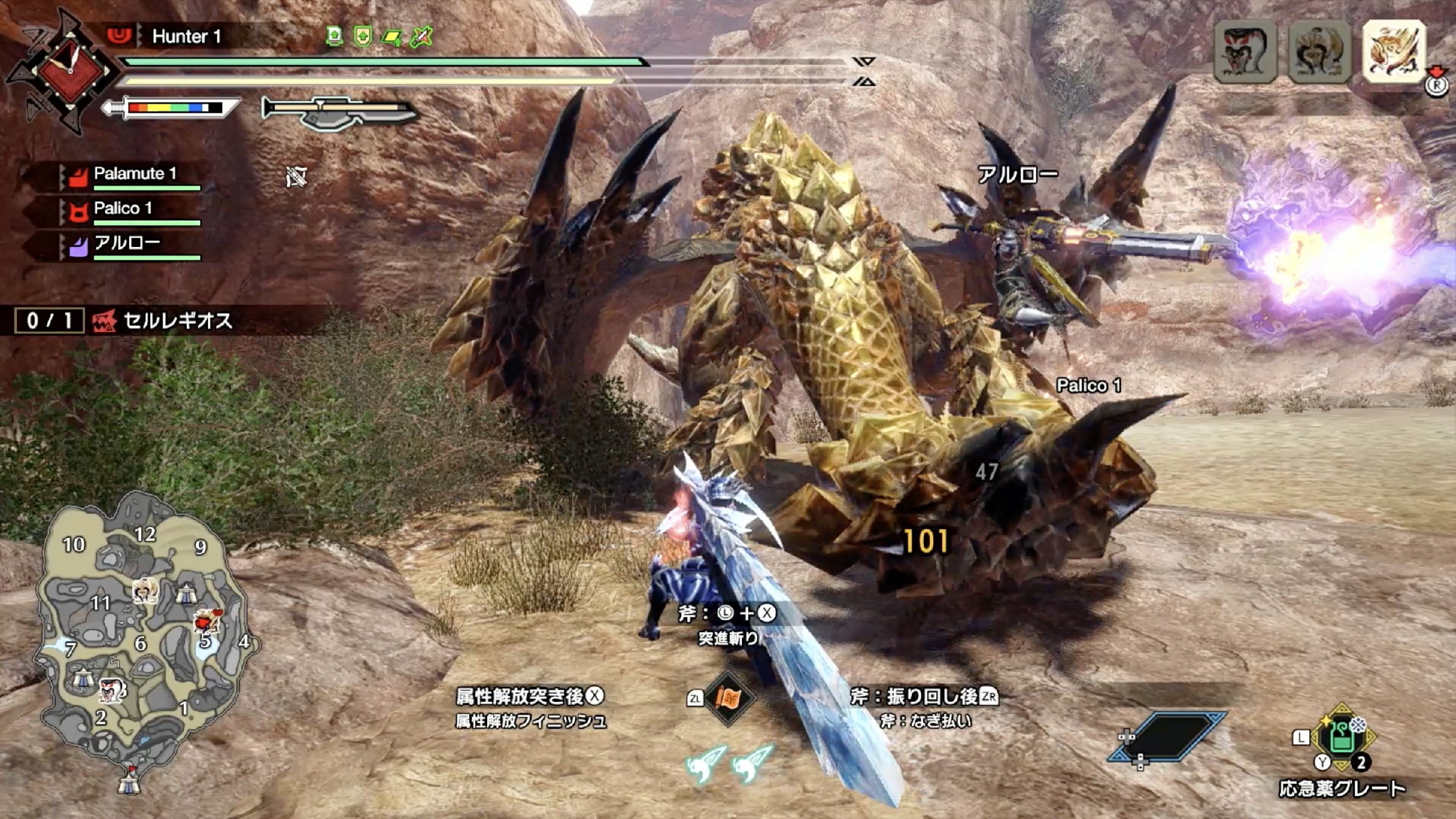Open the action bar panel
This screenshot has width=1456, height=819.
coord(1167,736)
